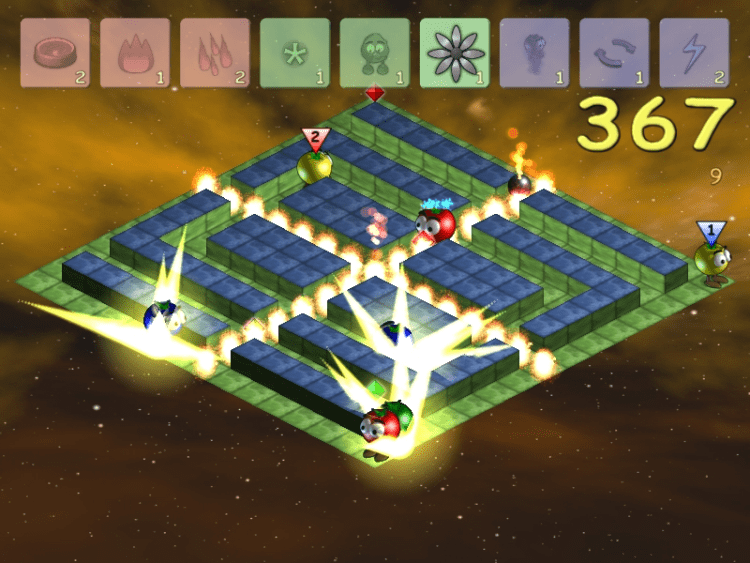Click the white flower powerup slot
Image resolution: width=750 pixels, height=563 pixels.
click(455, 53)
